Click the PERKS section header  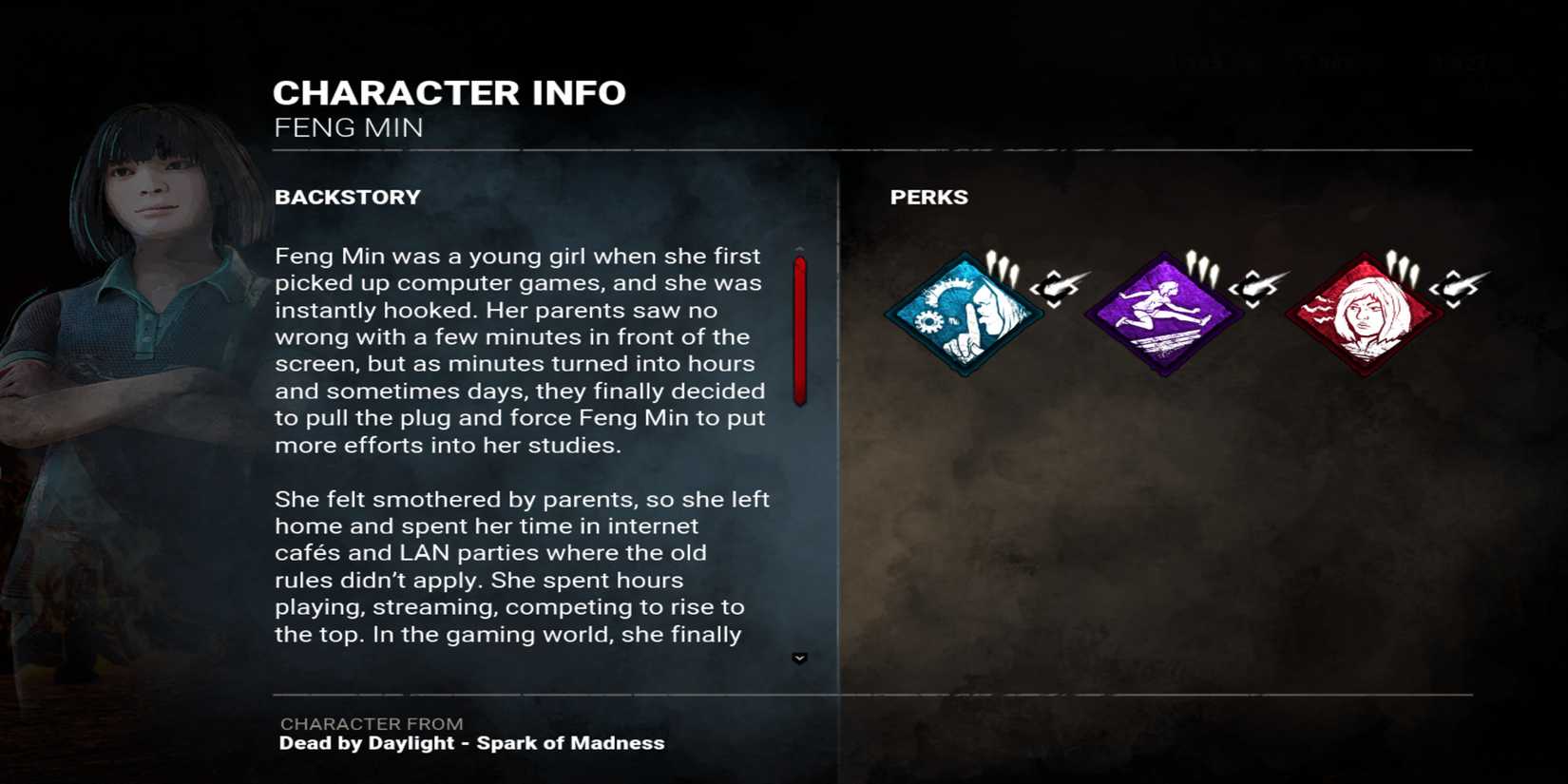click(929, 197)
